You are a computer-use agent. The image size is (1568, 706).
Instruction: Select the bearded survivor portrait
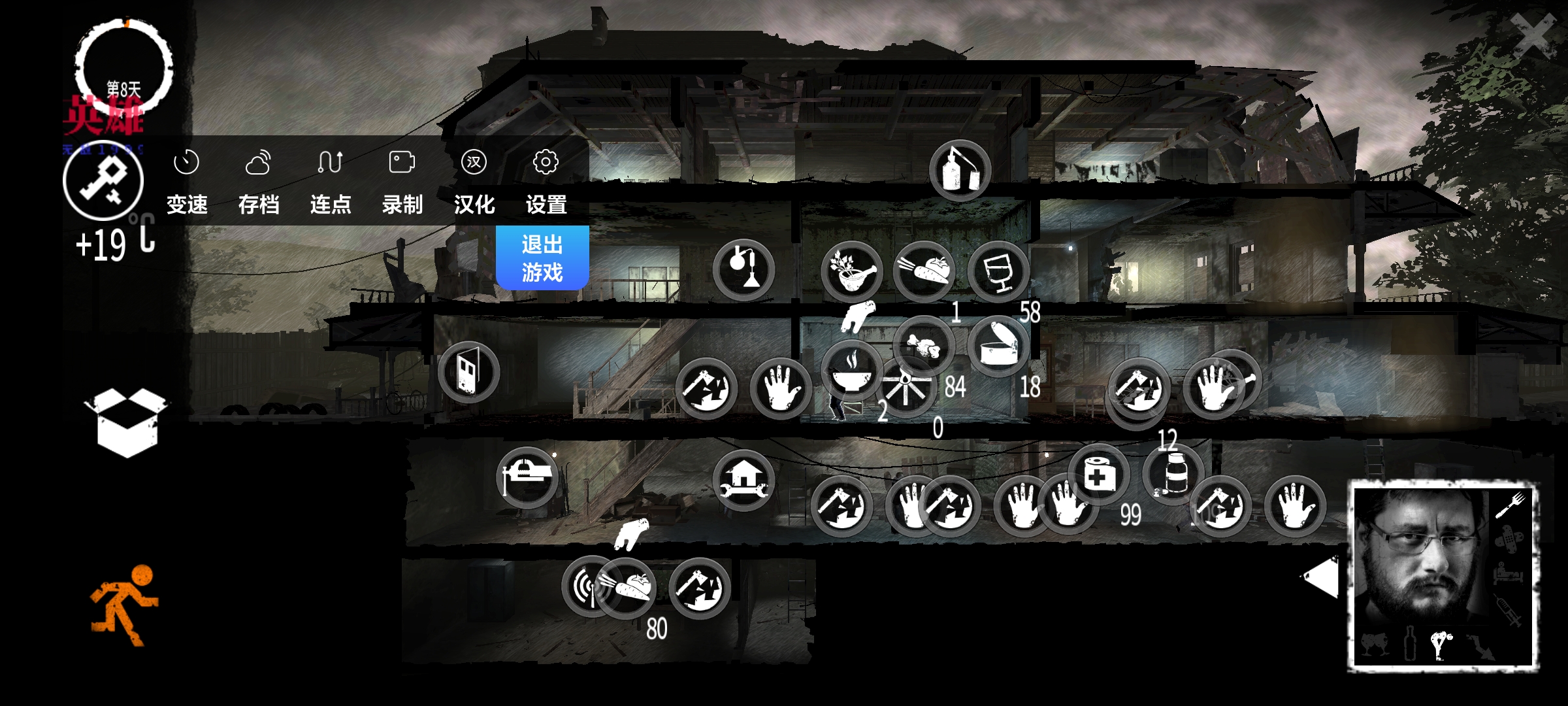click(1443, 575)
